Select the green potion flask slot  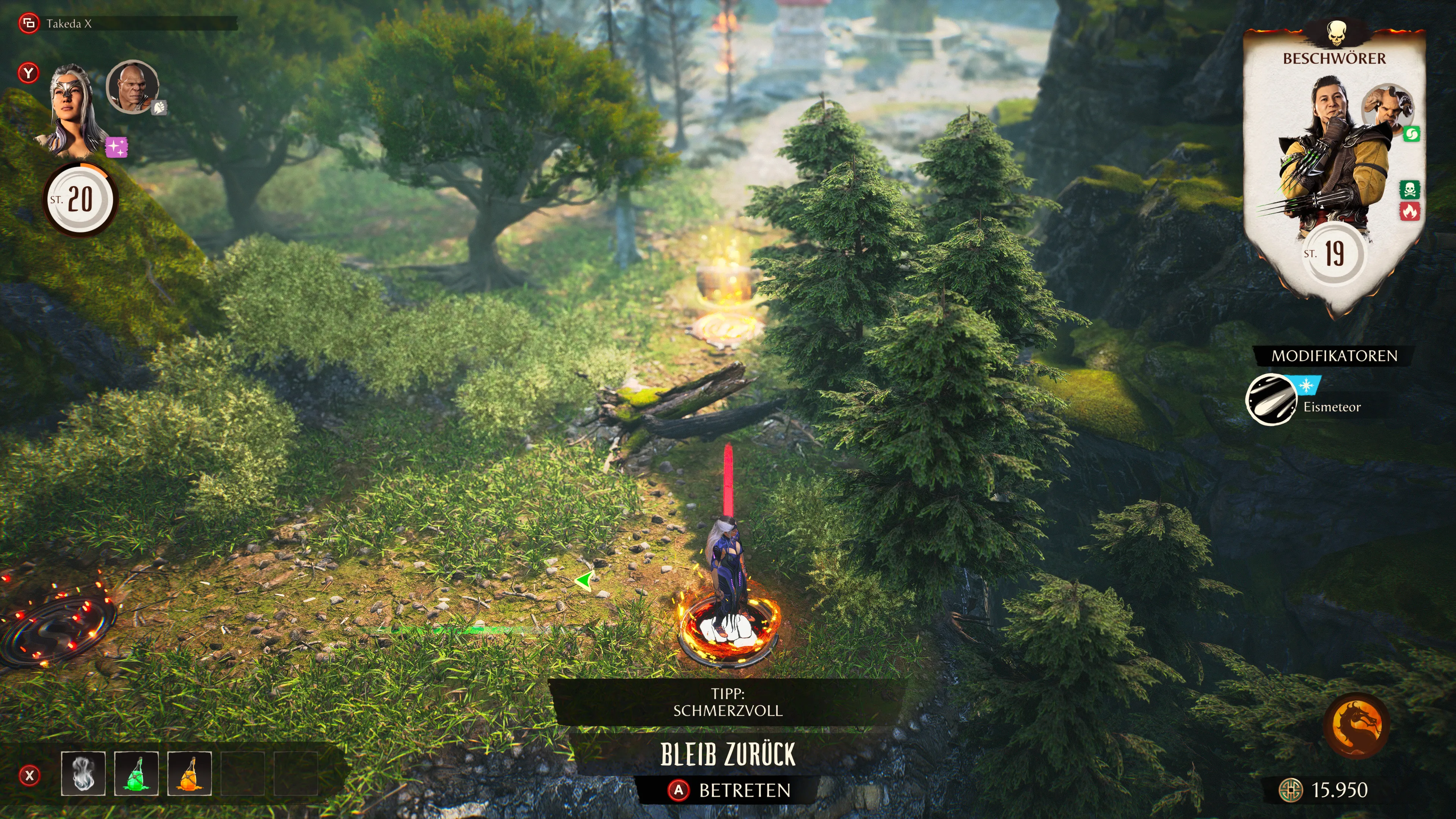[136, 773]
